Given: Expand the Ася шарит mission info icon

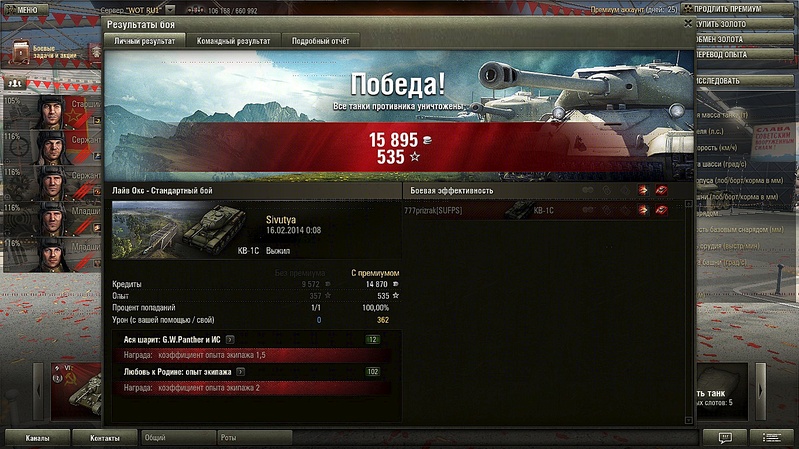Looking at the screenshot, I should (230, 340).
